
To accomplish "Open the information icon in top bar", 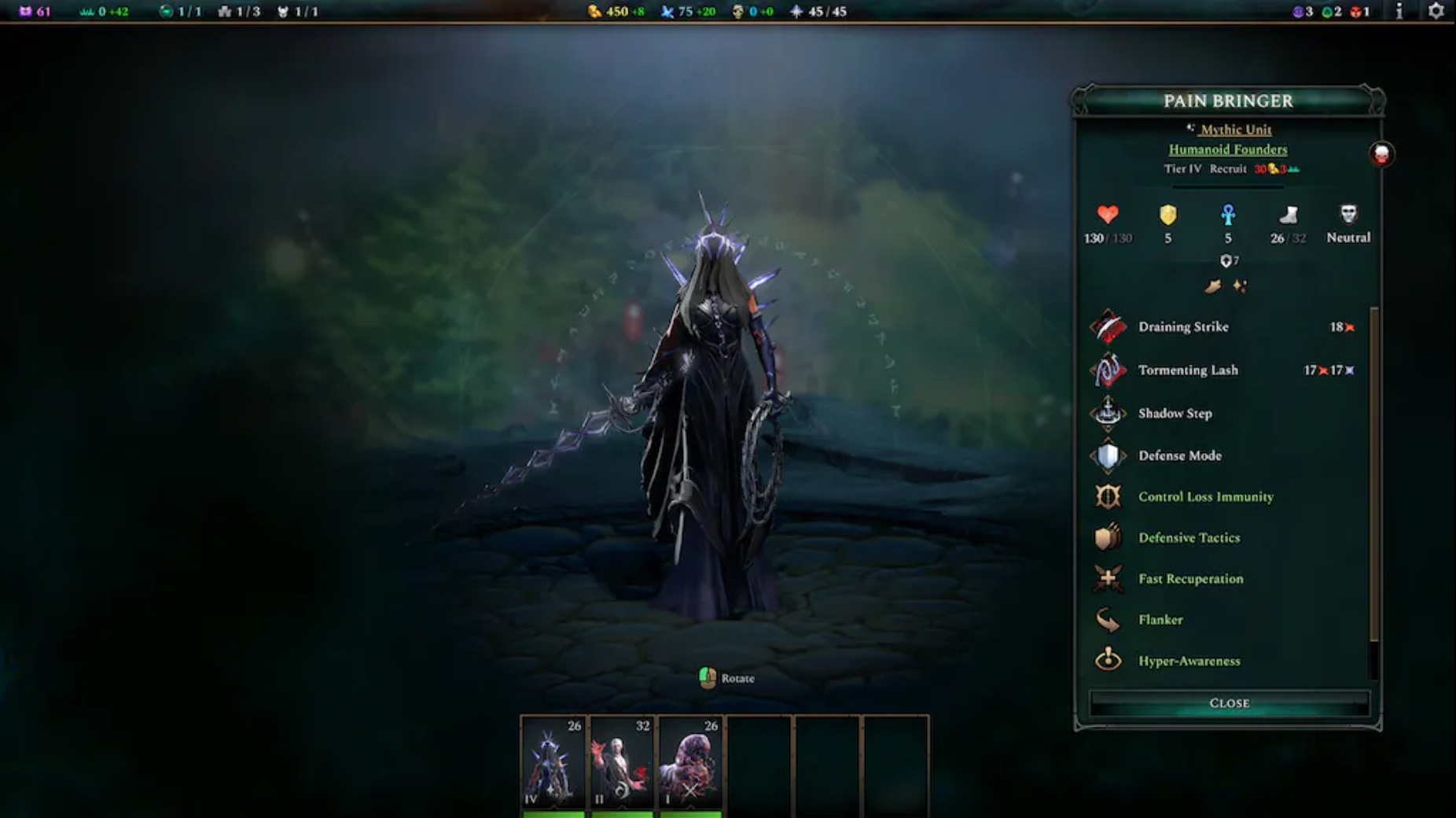I will click(x=1399, y=11).
